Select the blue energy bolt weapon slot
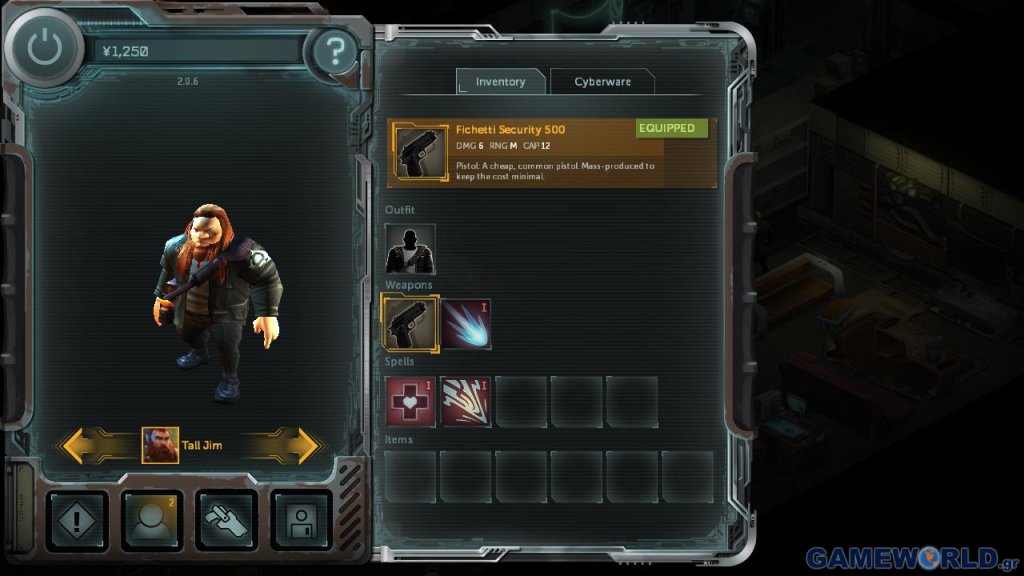1024x576 pixels. click(x=466, y=324)
